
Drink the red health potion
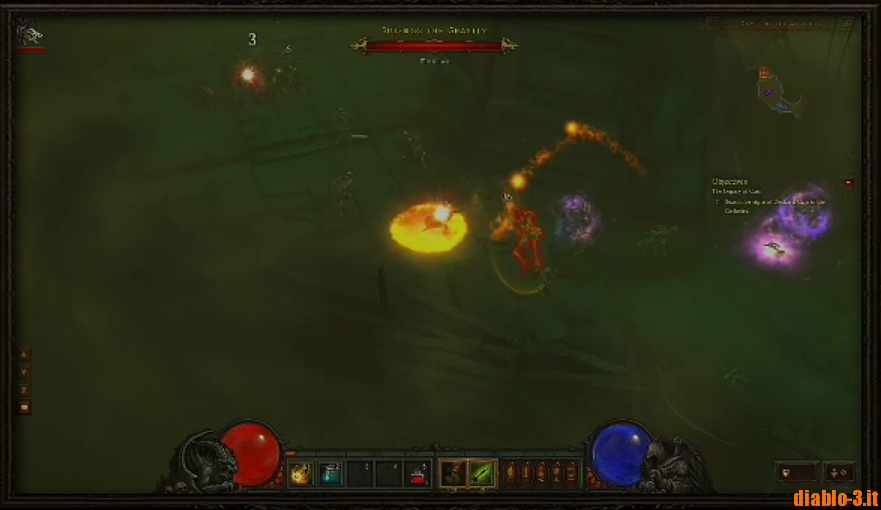[419, 473]
